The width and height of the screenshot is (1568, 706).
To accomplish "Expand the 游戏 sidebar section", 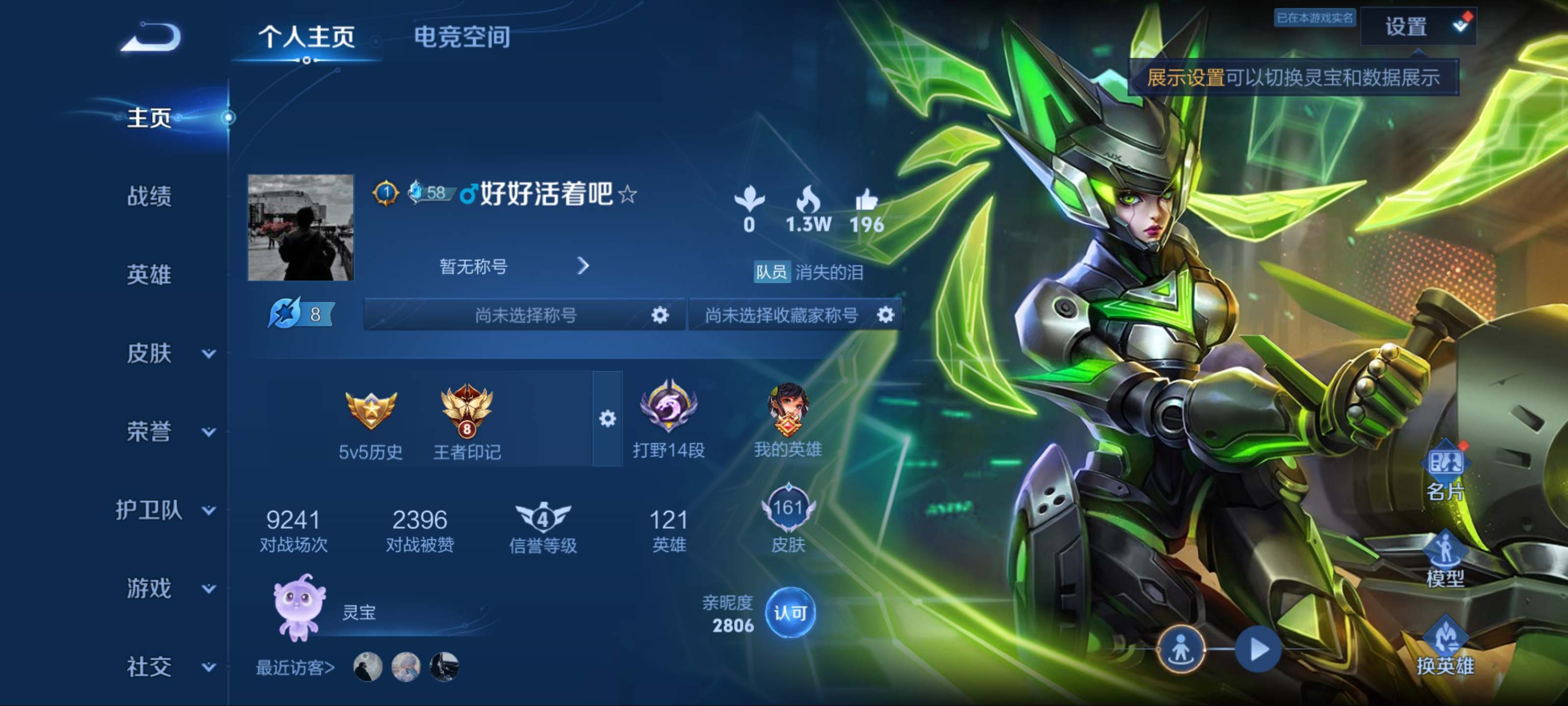I will (168, 588).
